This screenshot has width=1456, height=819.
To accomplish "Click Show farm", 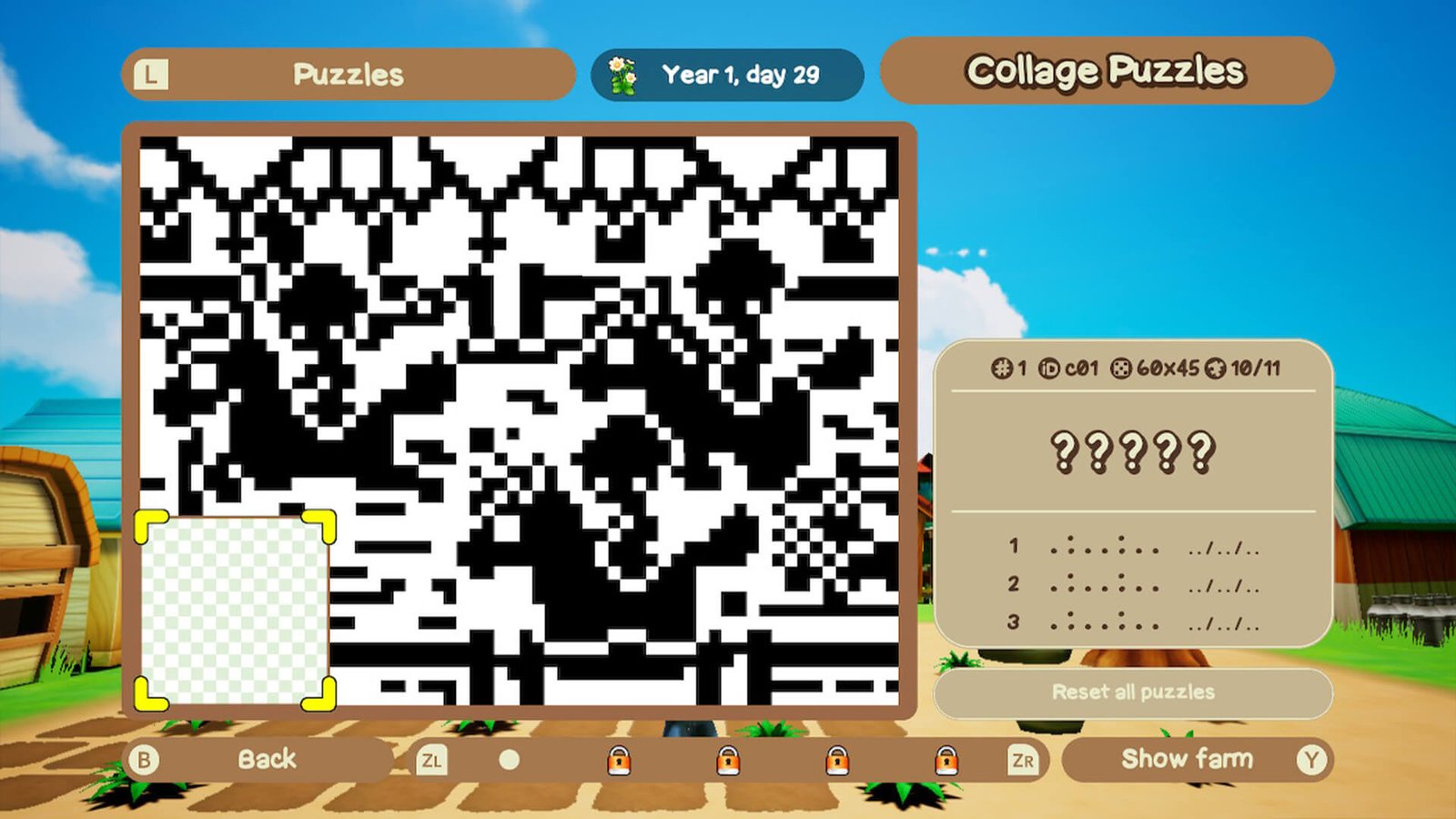I will click(x=1188, y=758).
